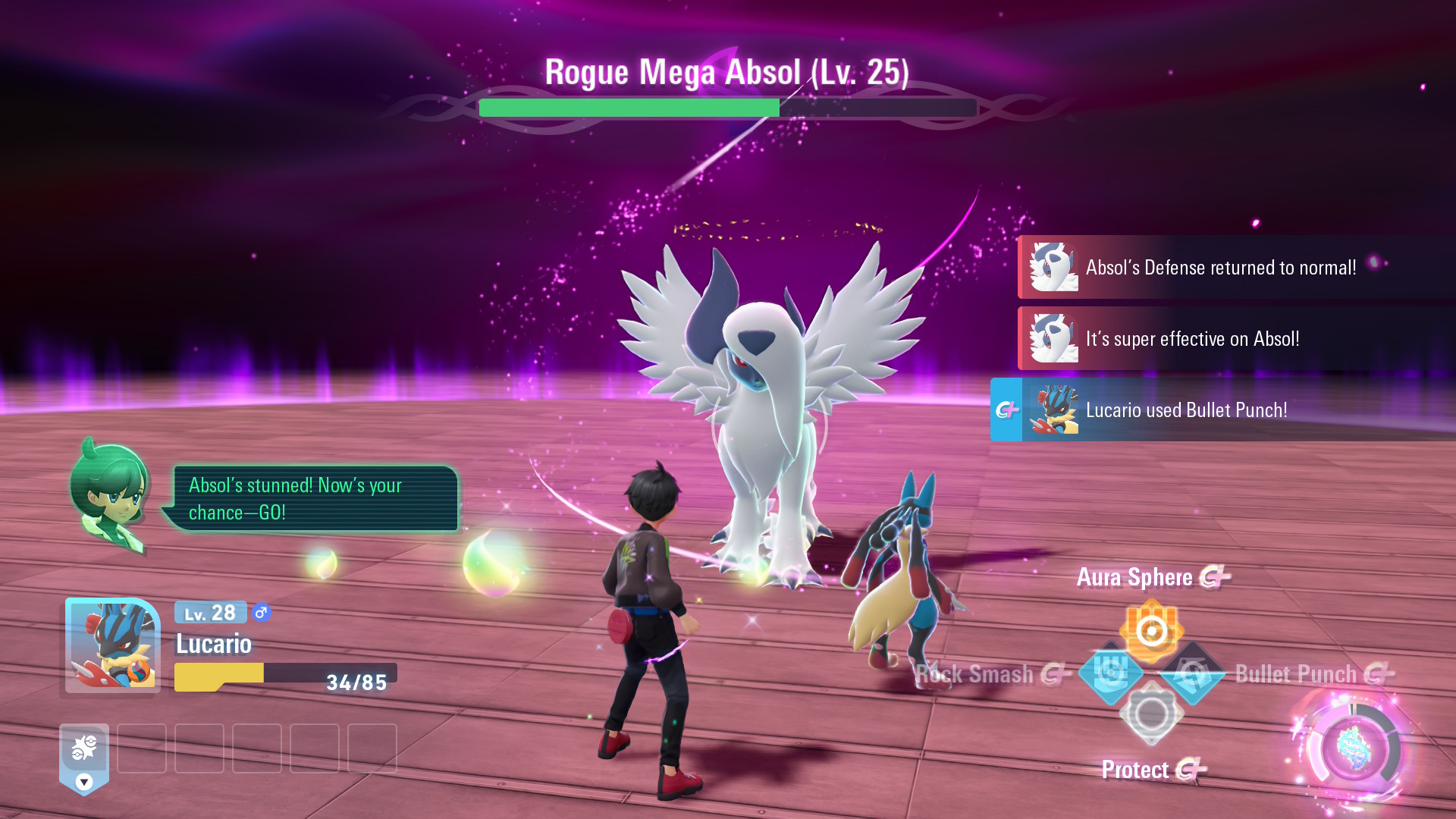Click the super effective battle log entry
Viewport: 1456px width, 819px height.
pyautogui.click(x=1236, y=339)
